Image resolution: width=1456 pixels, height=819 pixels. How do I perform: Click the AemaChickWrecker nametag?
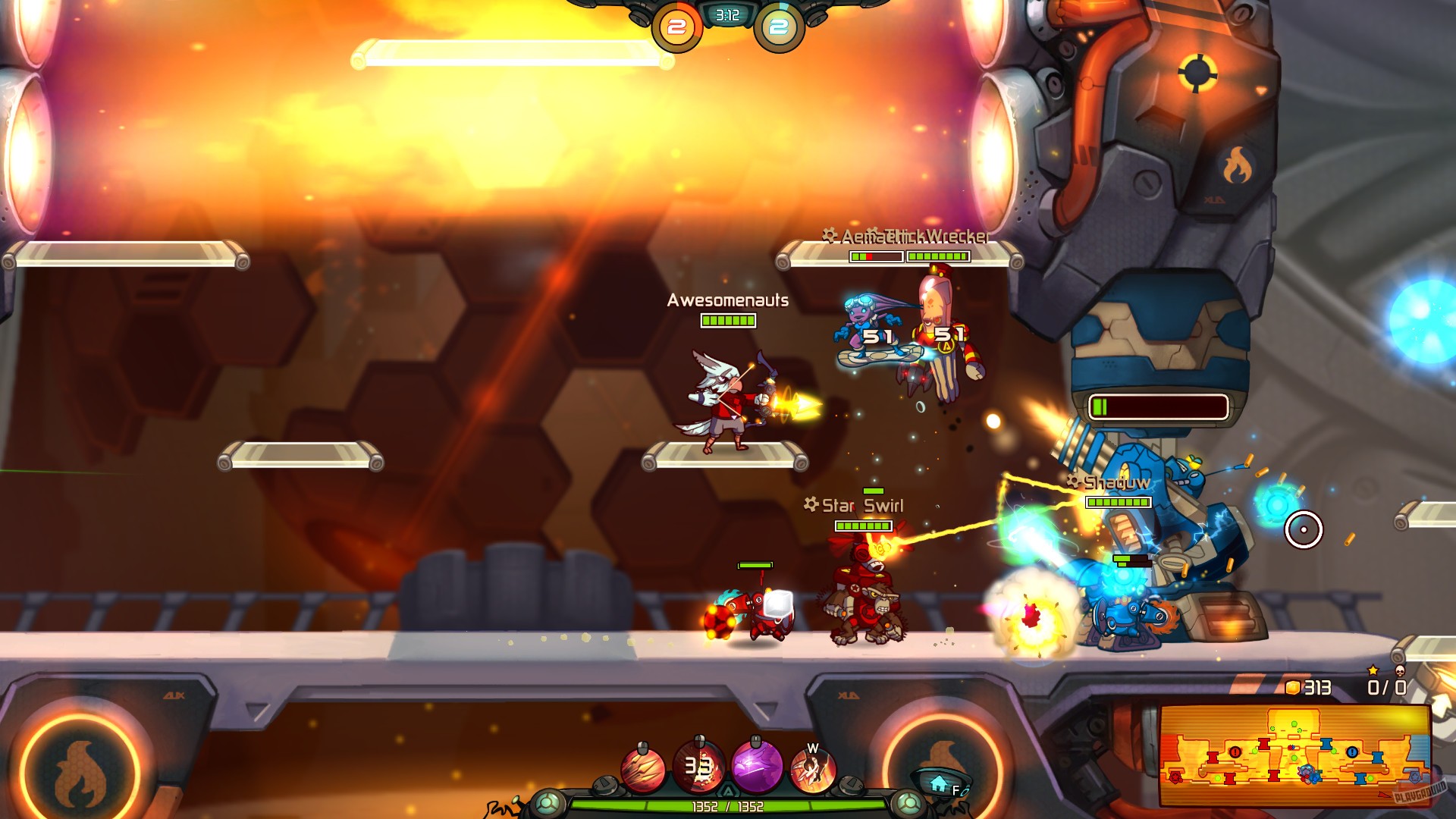(907, 236)
